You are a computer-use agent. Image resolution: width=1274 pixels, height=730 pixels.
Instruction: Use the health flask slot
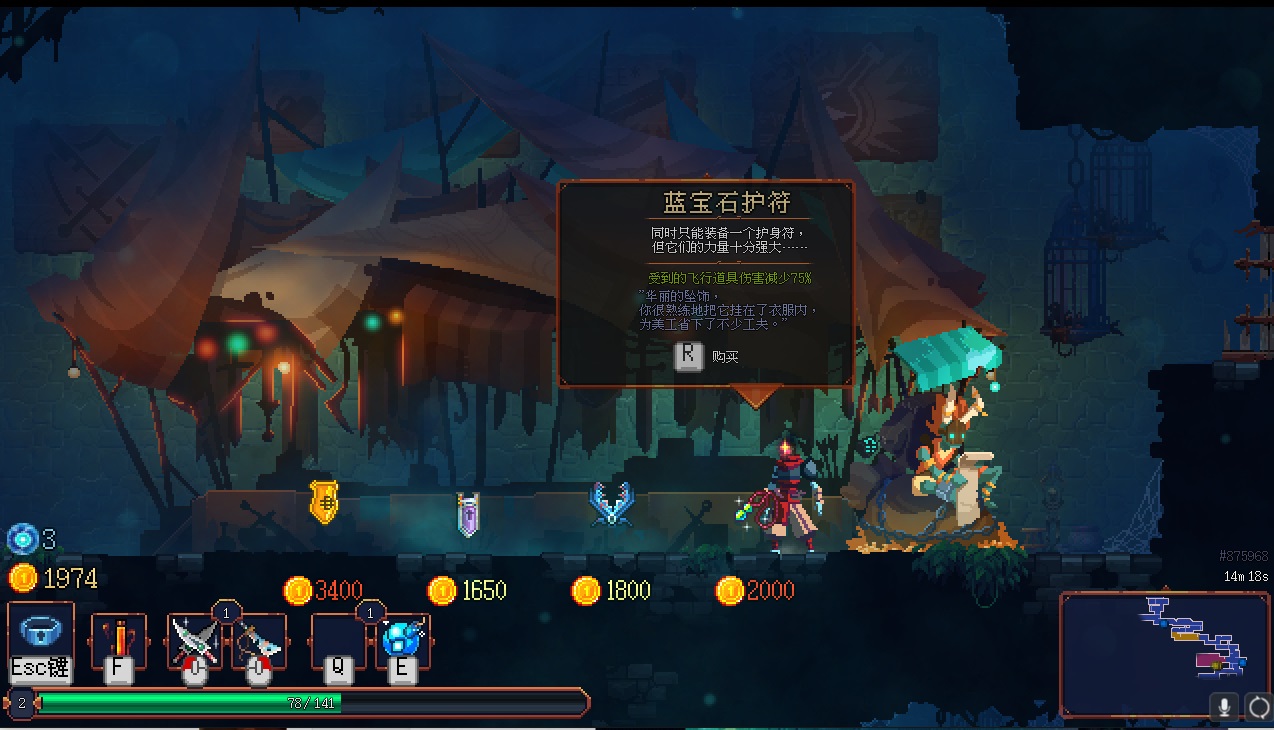[118, 641]
